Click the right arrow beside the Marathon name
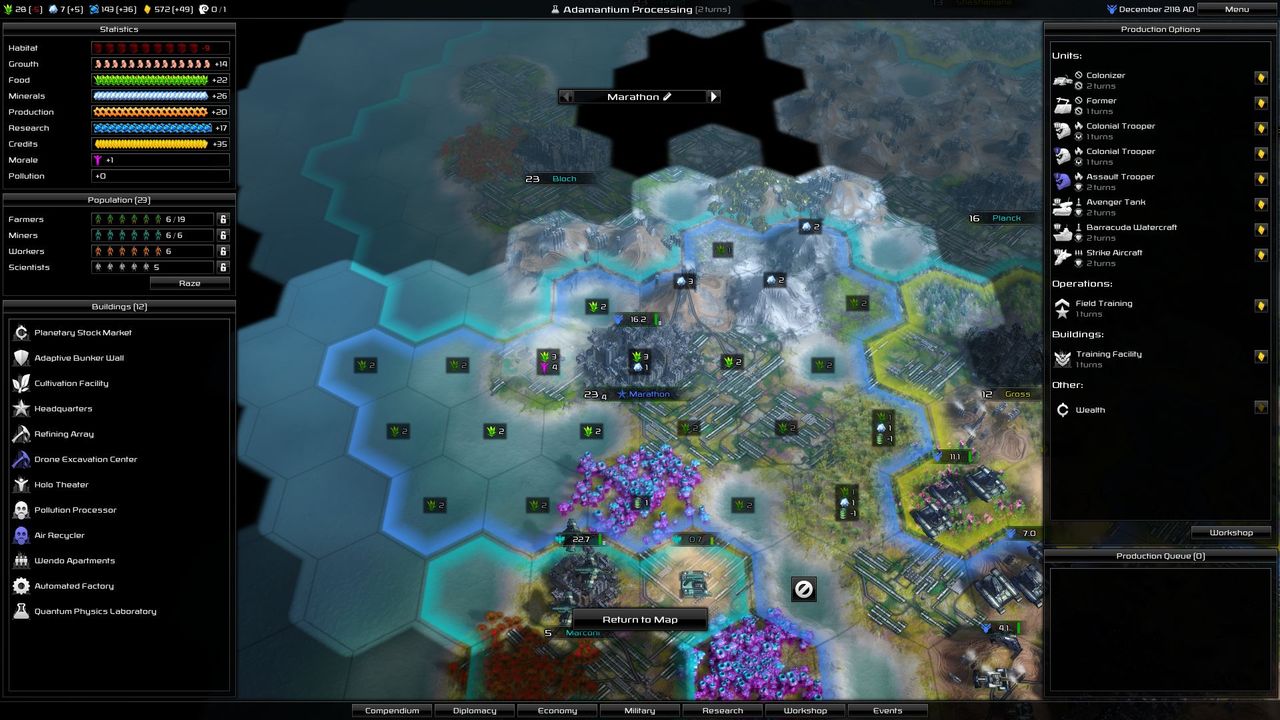 click(713, 96)
